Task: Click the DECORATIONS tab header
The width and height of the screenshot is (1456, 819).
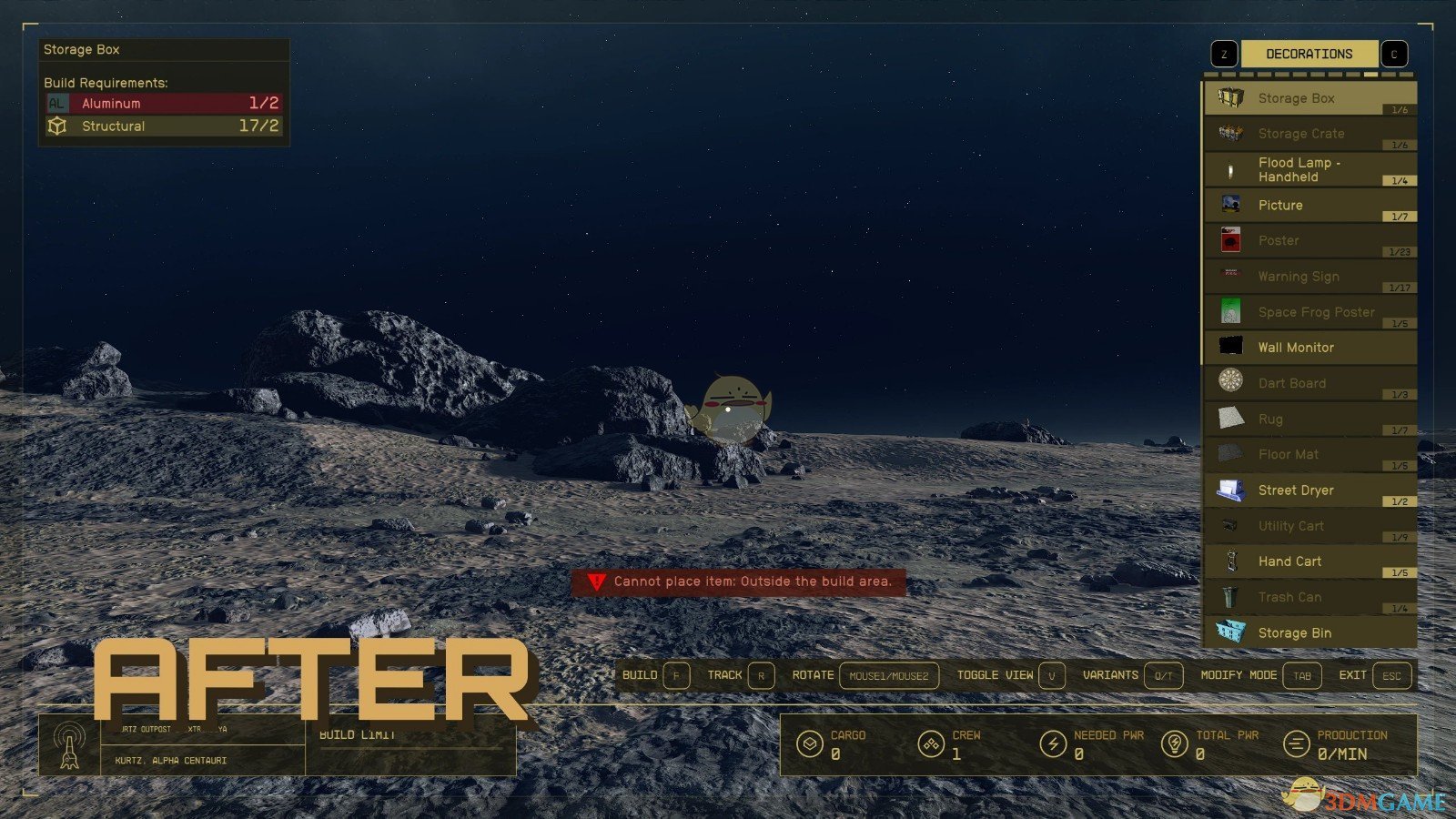Action: pyautogui.click(x=1309, y=53)
